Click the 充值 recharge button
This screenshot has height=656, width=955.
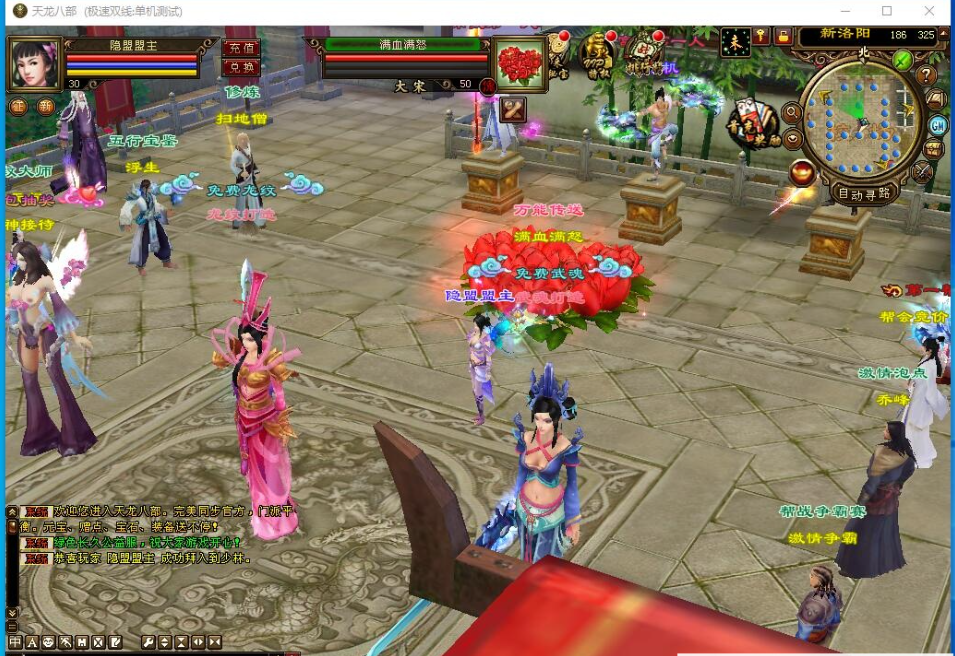(x=240, y=47)
